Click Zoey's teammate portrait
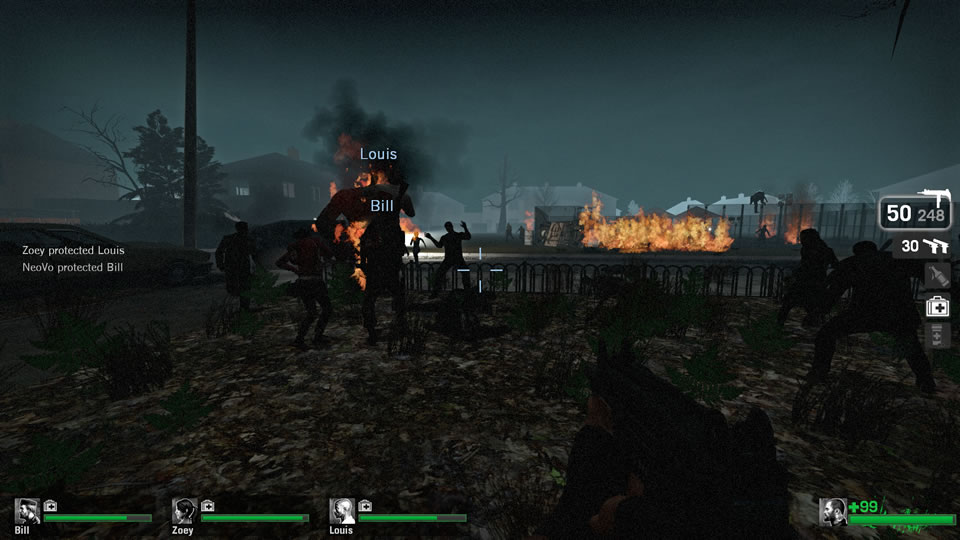The height and width of the screenshot is (540, 960). pyautogui.click(x=184, y=511)
